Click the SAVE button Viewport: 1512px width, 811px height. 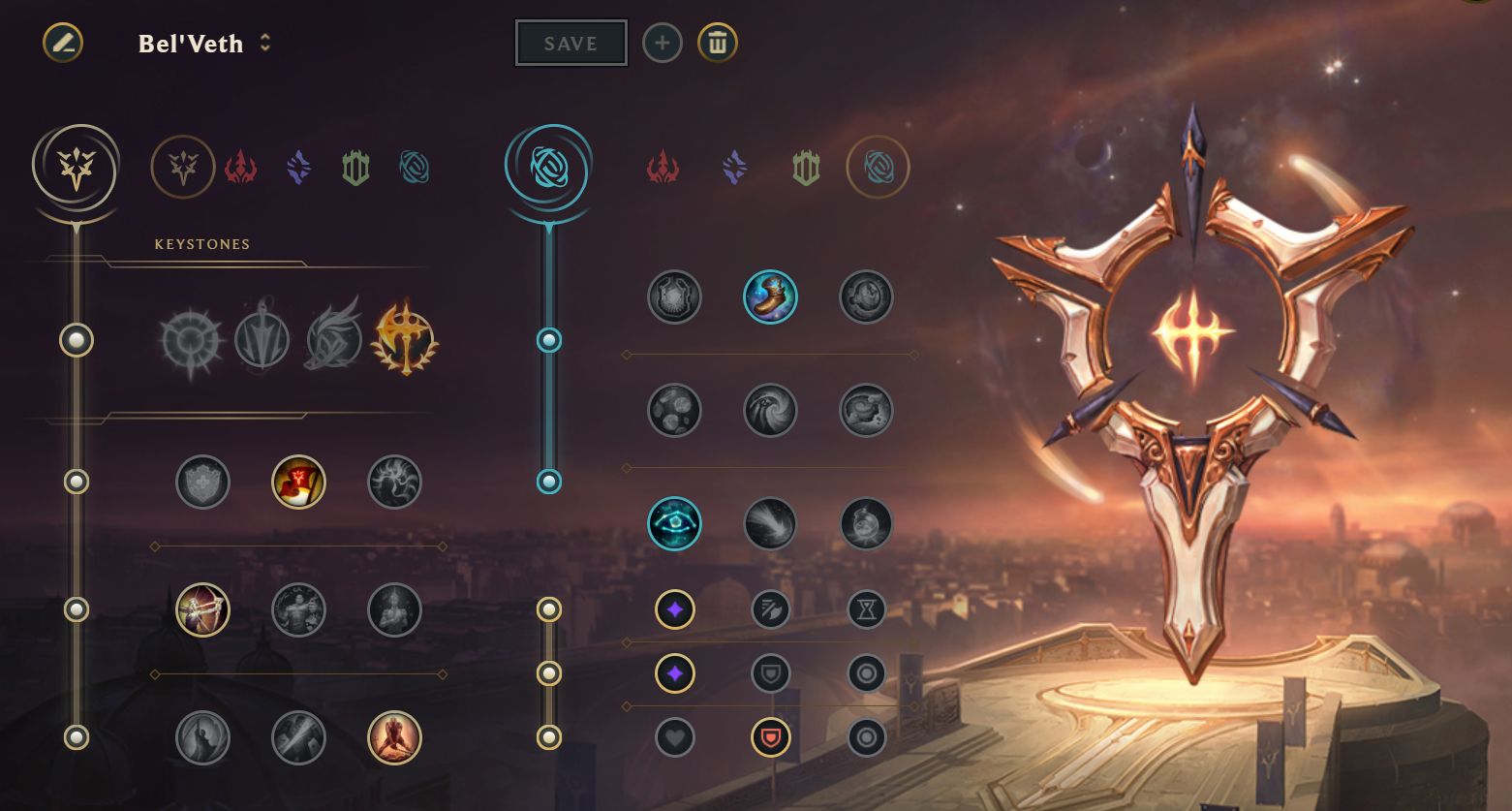point(571,44)
